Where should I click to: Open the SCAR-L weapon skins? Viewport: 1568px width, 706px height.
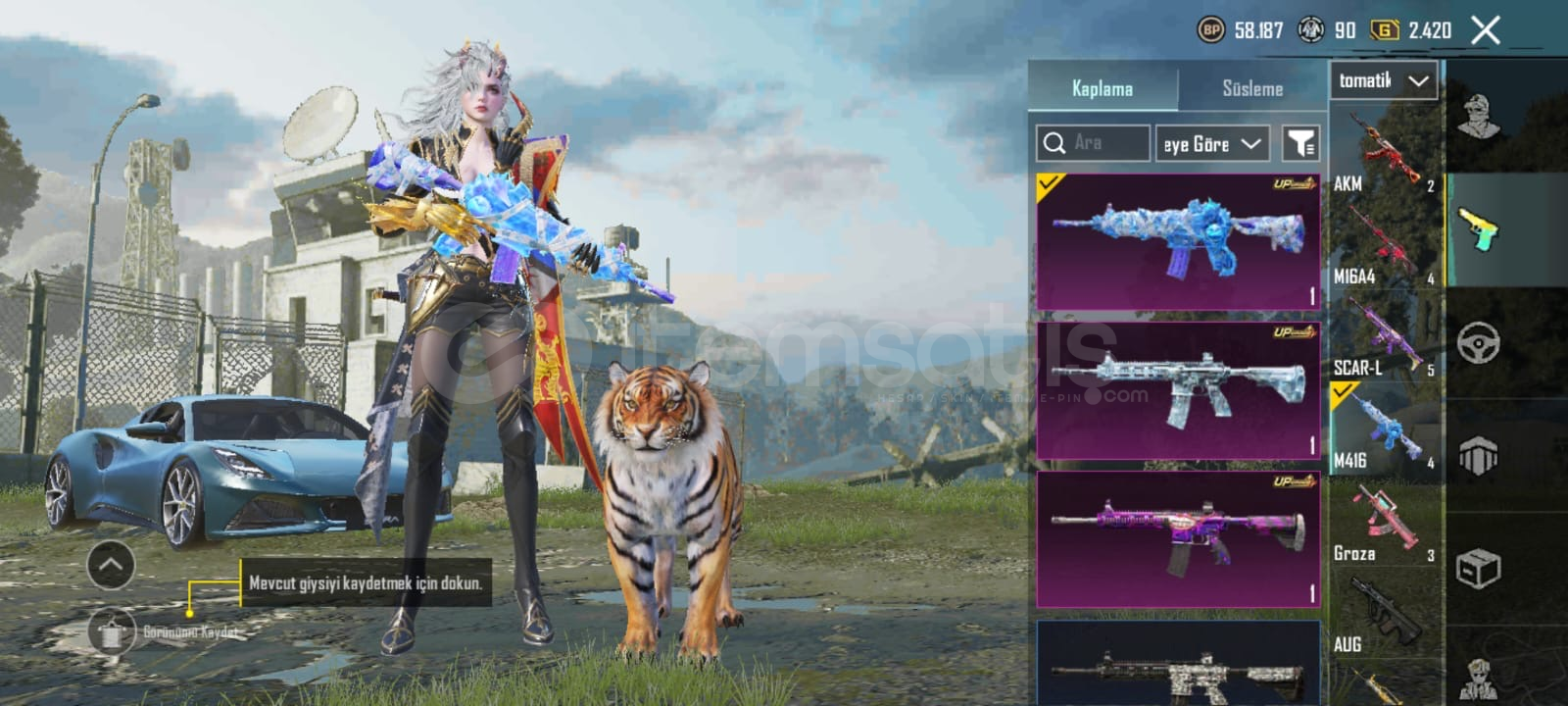point(1384,339)
